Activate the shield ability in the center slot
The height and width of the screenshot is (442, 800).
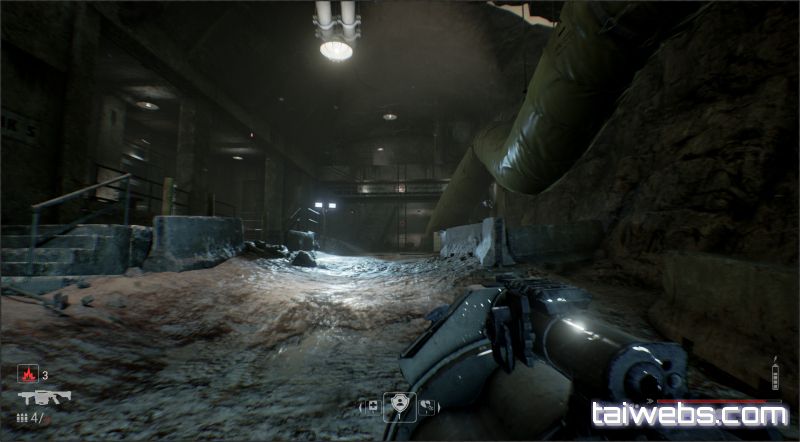click(399, 404)
